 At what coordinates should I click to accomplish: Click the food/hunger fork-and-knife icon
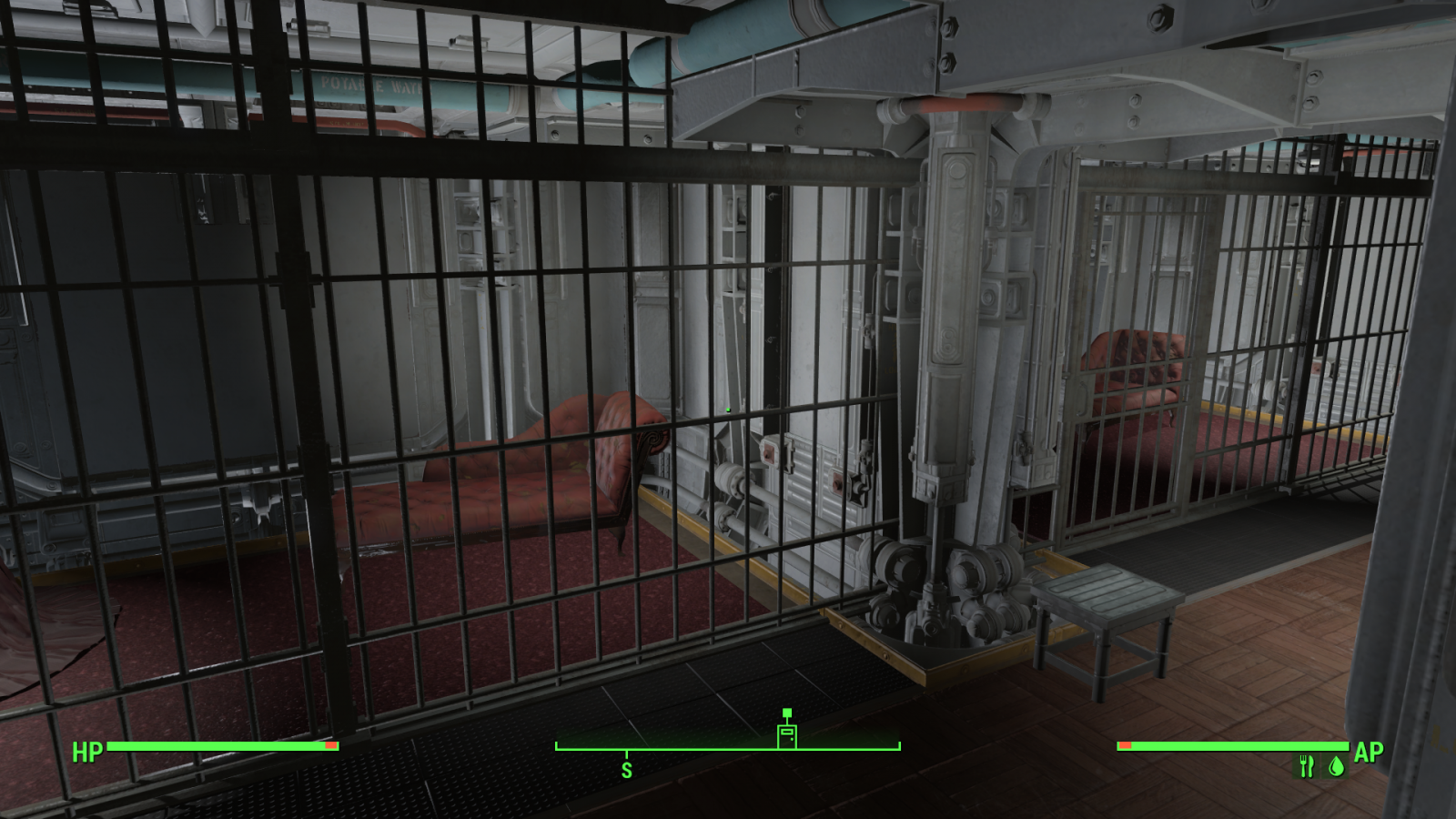pyautogui.click(x=1305, y=767)
